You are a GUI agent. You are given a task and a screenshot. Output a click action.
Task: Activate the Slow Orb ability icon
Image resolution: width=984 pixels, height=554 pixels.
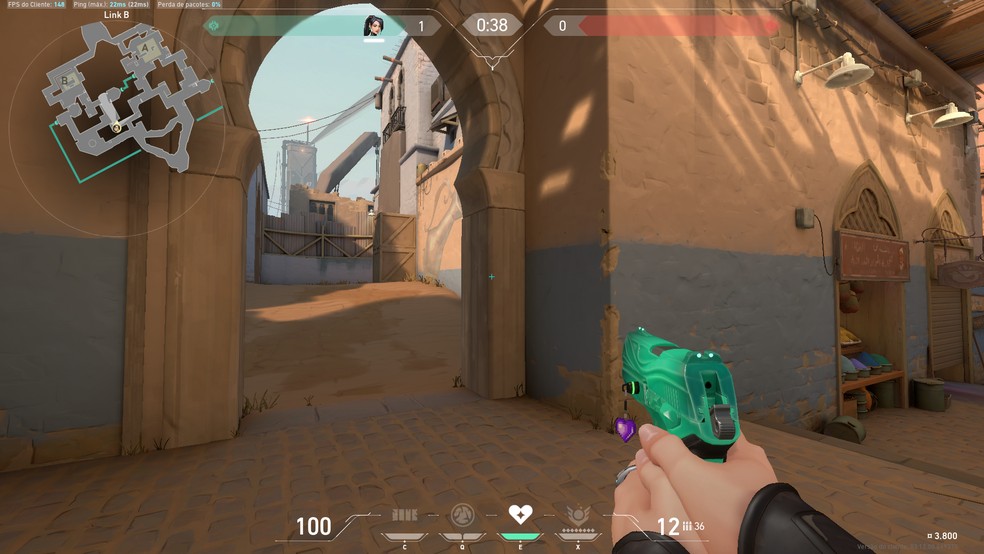click(x=462, y=516)
